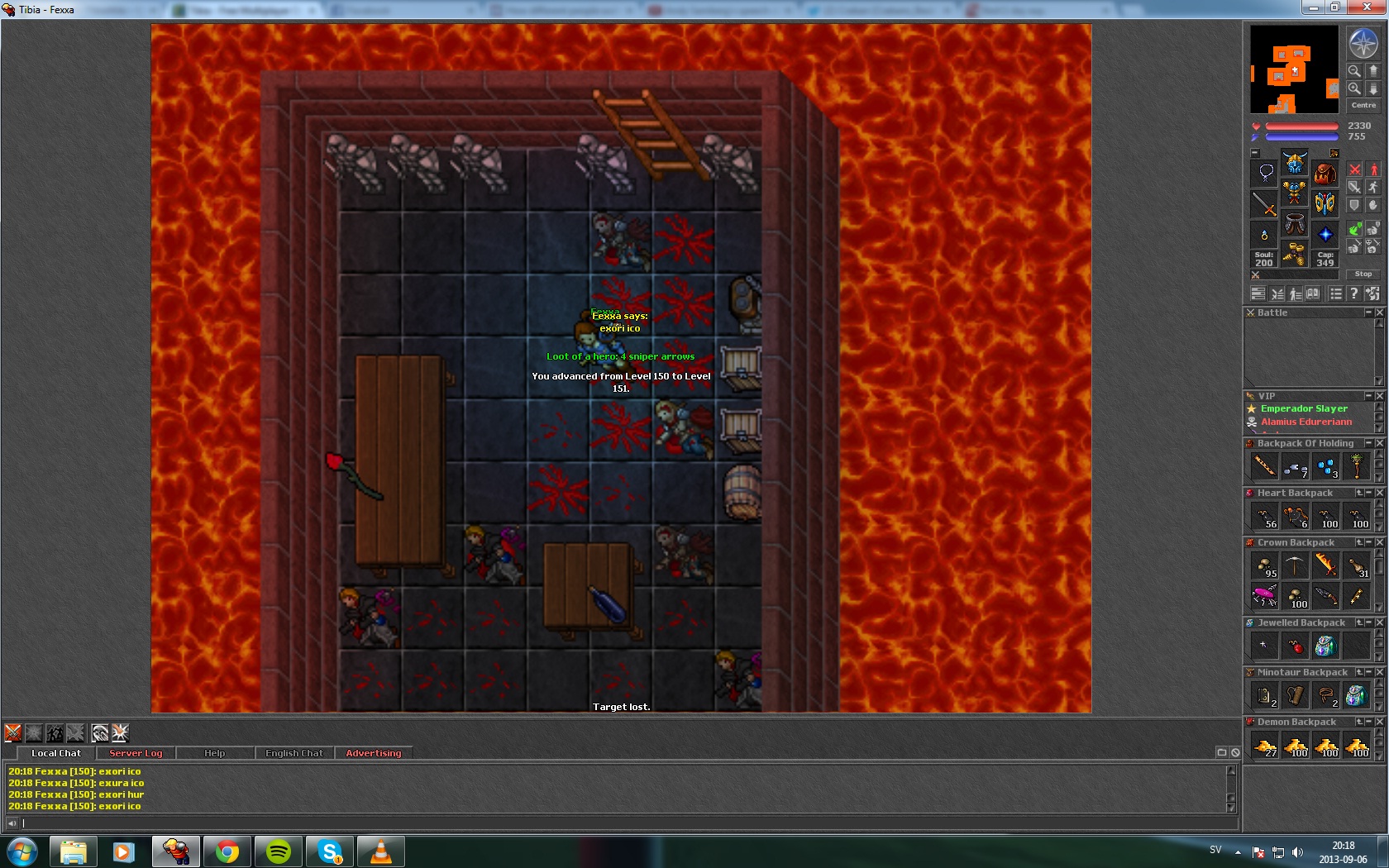1389x868 pixels.
Task: Open the compass rose map control
Action: point(1363,43)
